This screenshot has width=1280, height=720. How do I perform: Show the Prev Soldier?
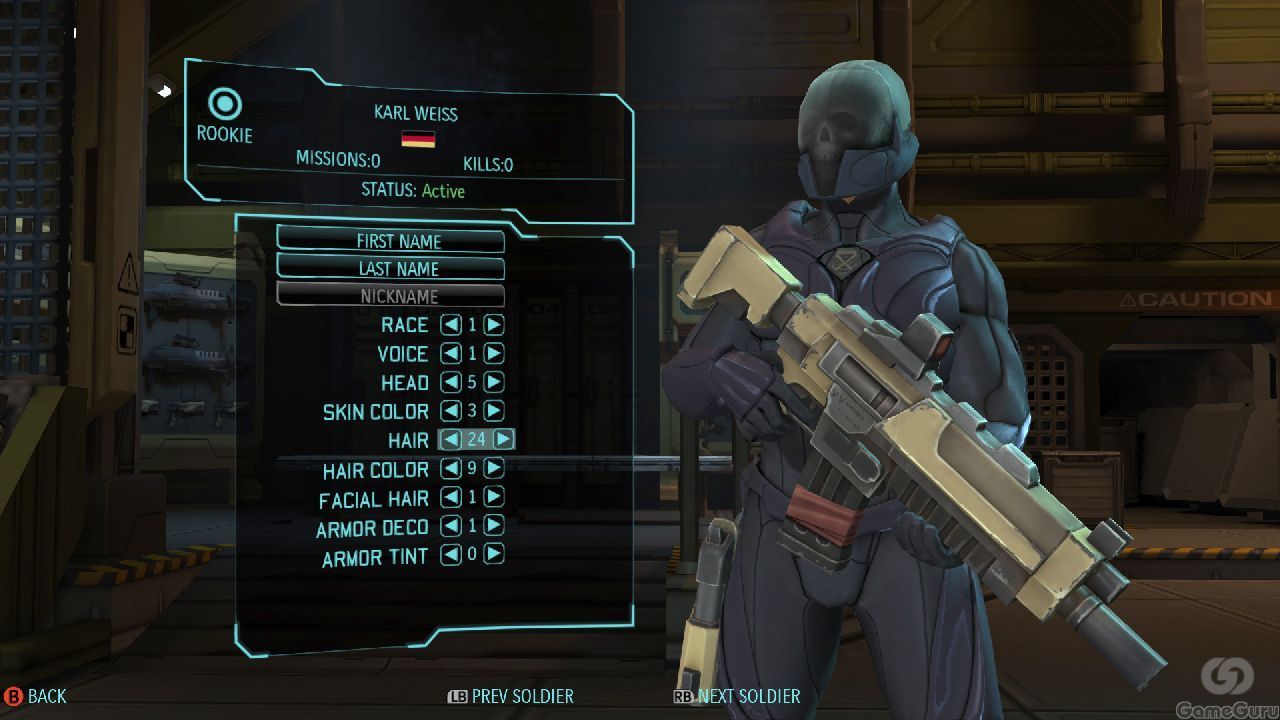[x=511, y=696]
